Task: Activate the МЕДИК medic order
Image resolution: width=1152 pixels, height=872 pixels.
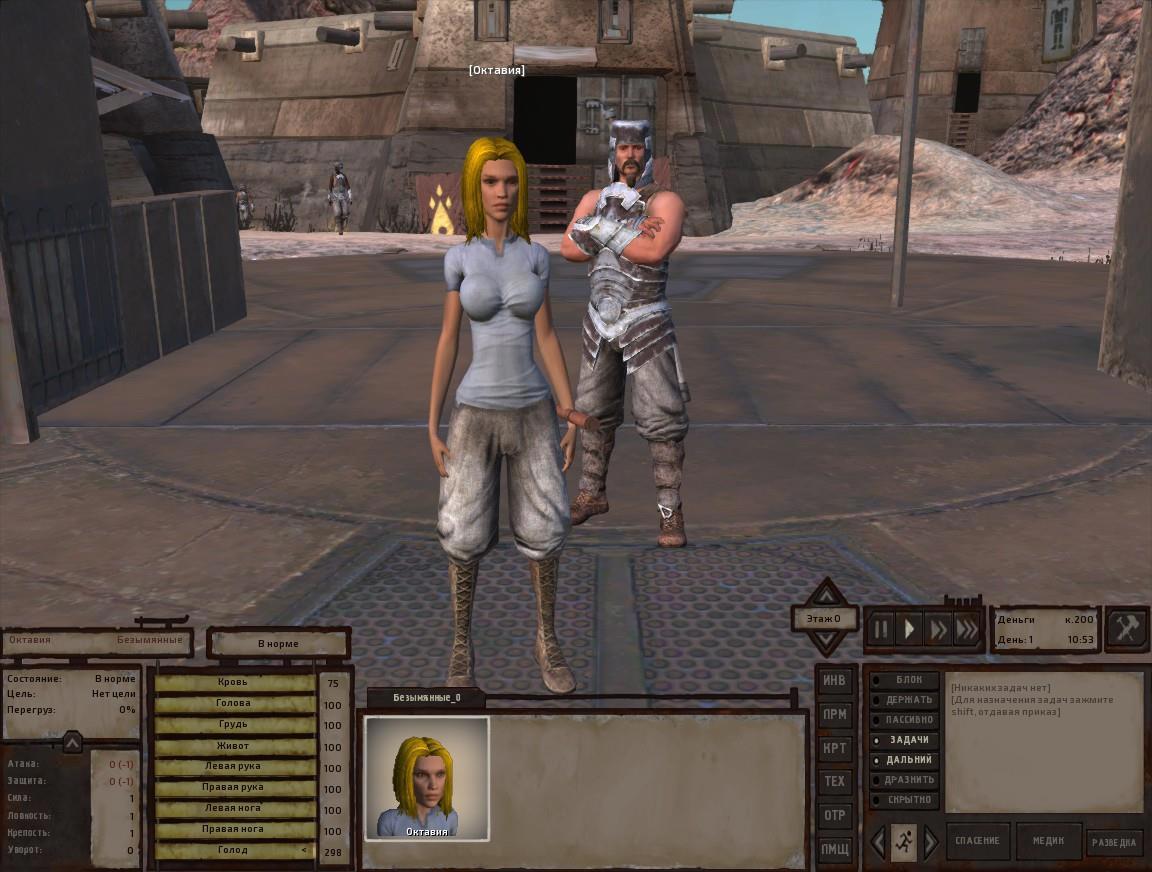Action: (1048, 841)
